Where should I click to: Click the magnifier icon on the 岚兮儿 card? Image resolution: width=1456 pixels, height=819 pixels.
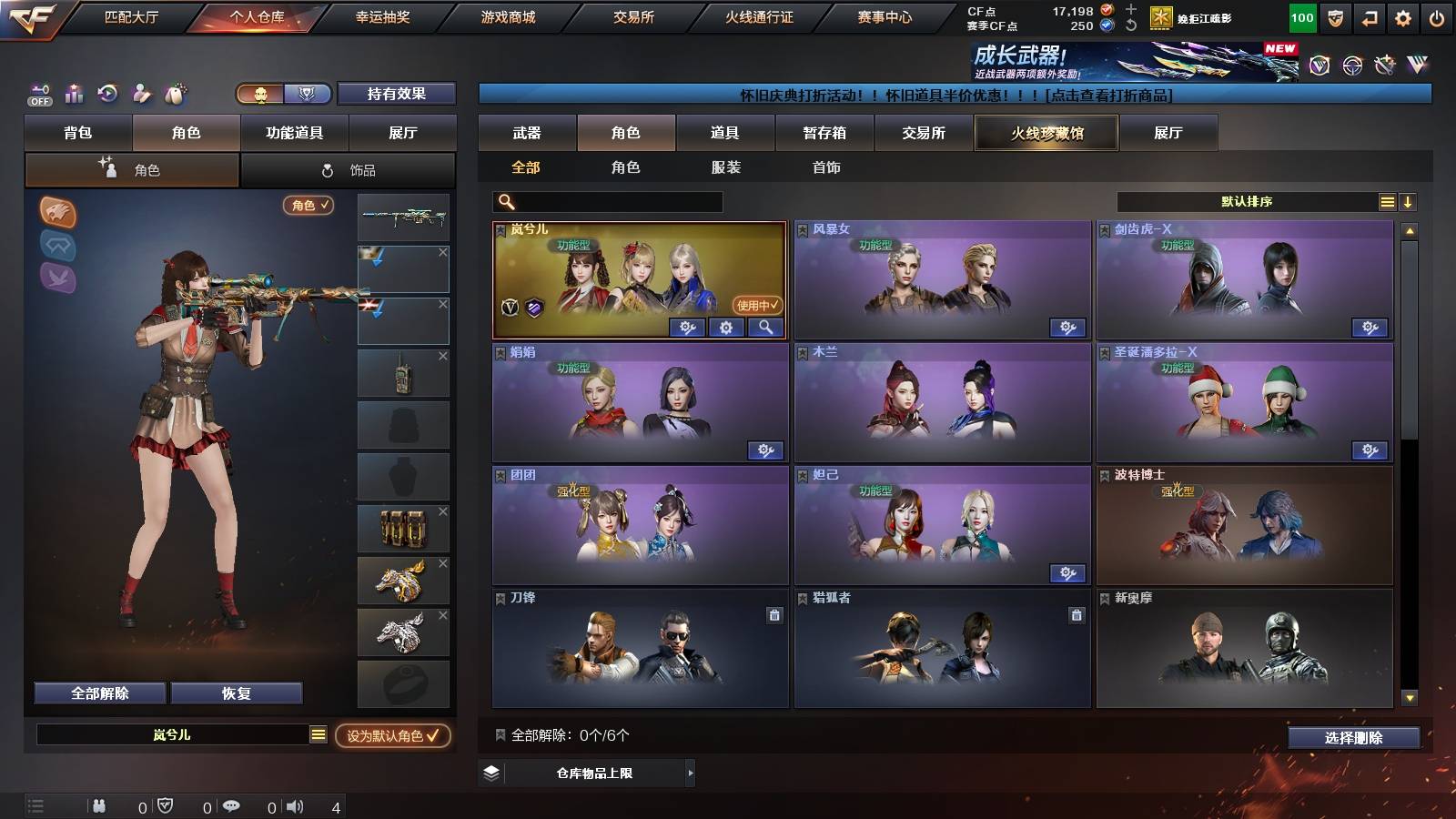pos(767,329)
